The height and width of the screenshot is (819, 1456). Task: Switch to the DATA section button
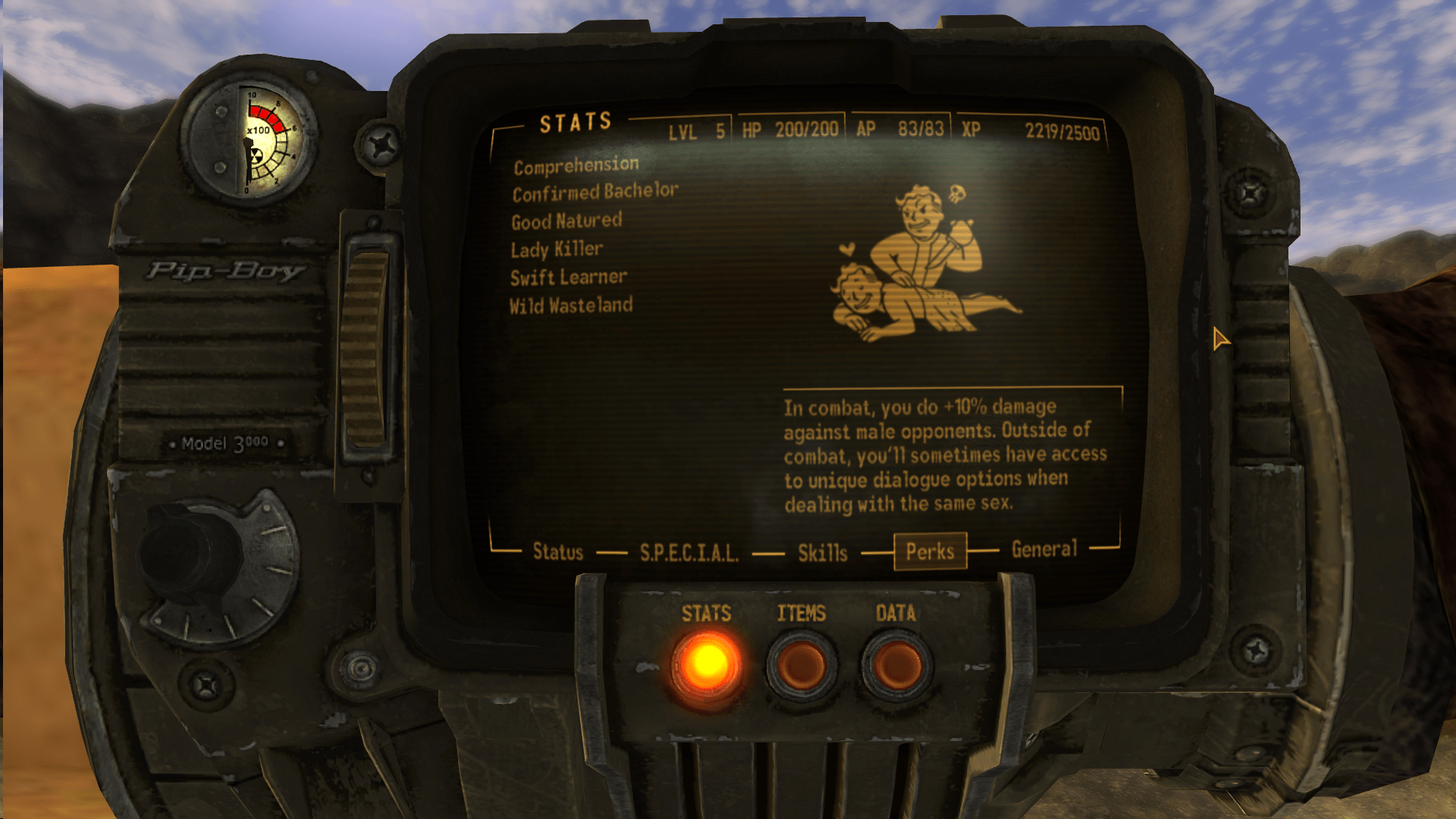[896, 664]
